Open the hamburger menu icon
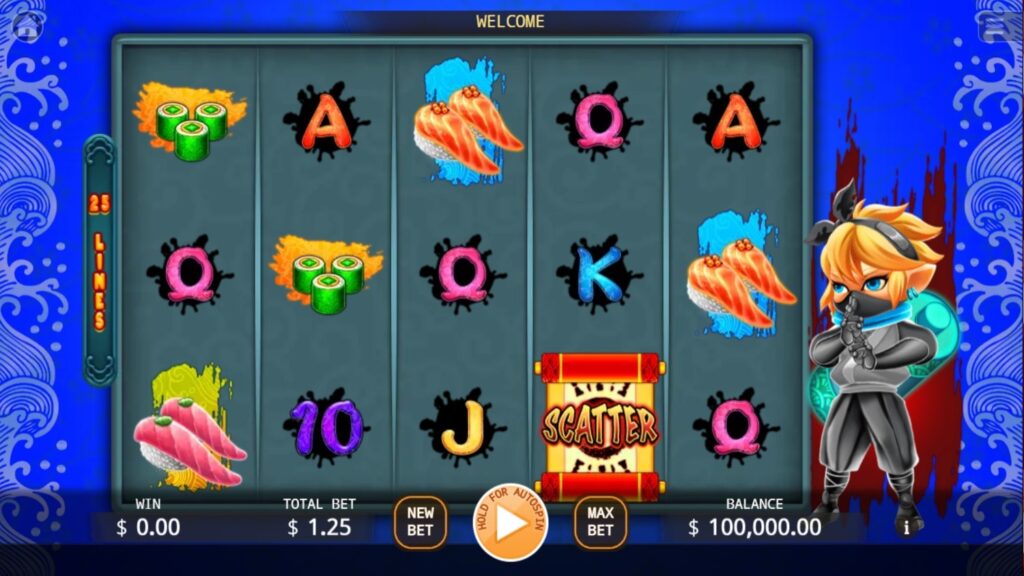The width and height of the screenshot is (1024, 576). coord(996,28)
